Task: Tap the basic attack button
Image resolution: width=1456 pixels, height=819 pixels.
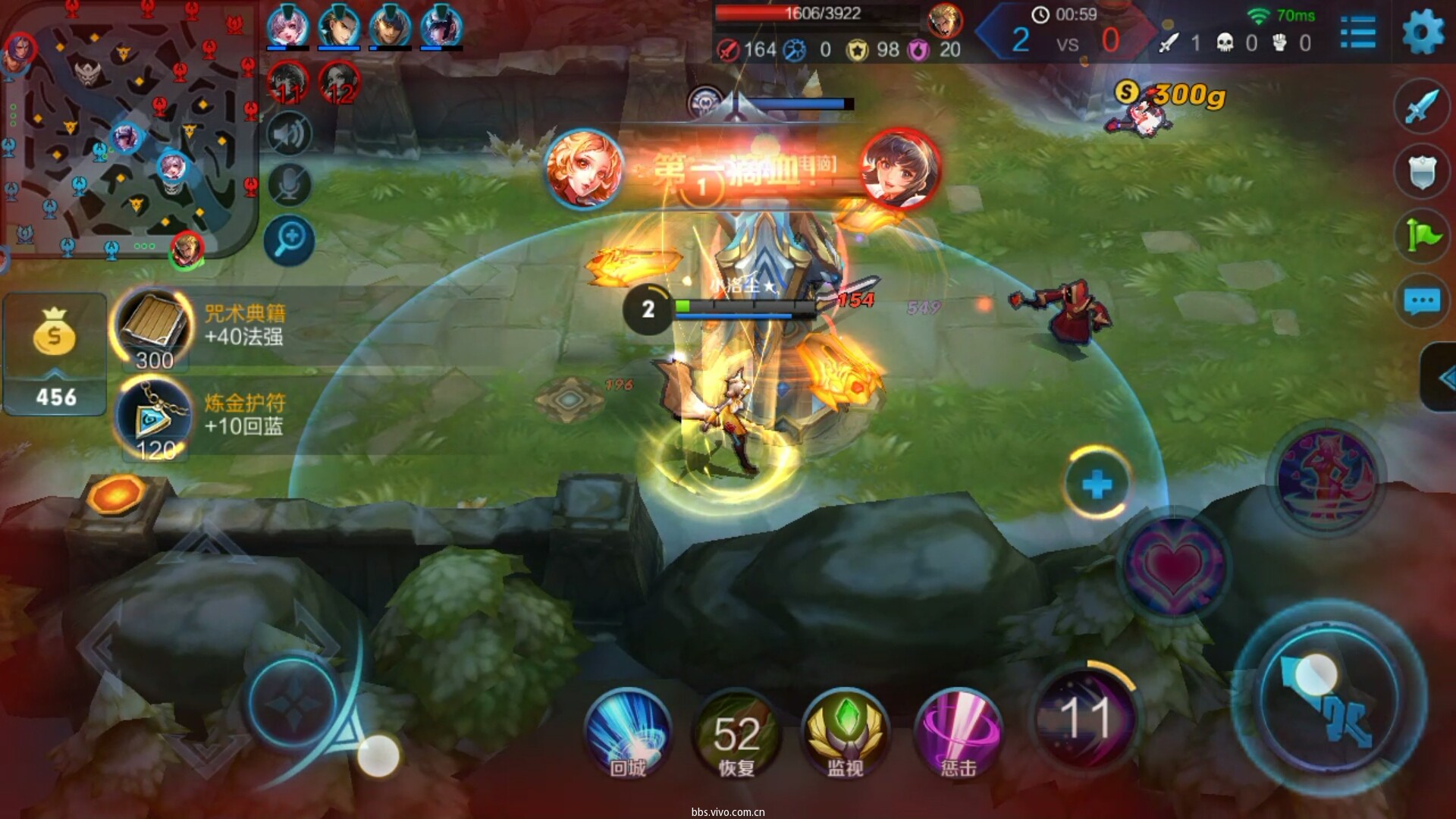Action: click(x=1329, y=699)
